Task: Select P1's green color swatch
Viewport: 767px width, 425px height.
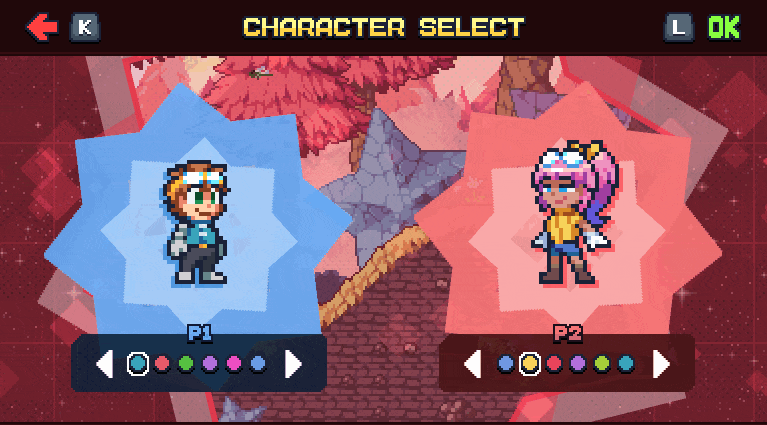Action: [186, 364]
